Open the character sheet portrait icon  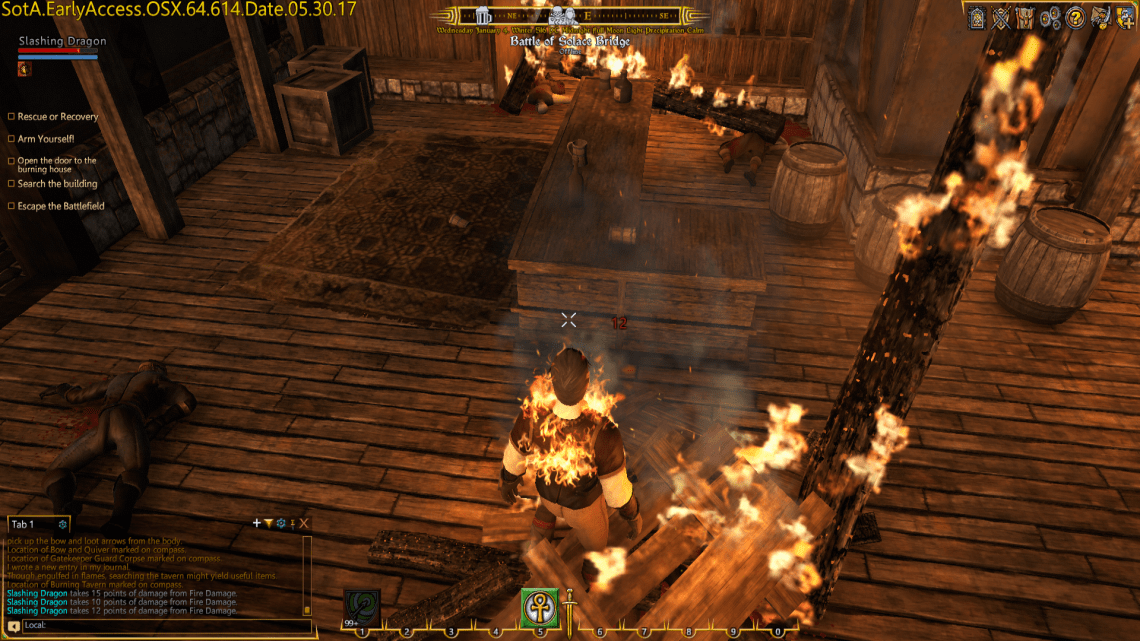pos(975,16)
